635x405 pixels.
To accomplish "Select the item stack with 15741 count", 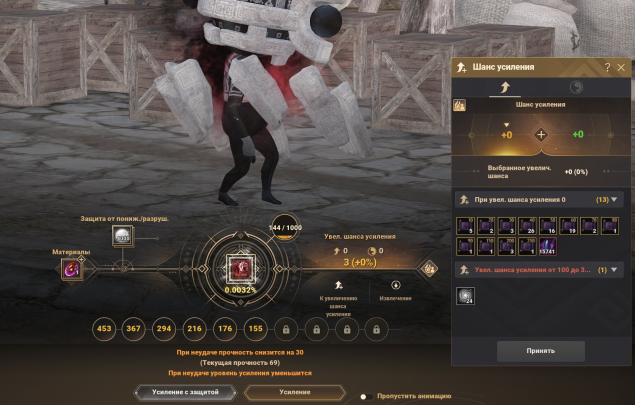I will [549, 245].
